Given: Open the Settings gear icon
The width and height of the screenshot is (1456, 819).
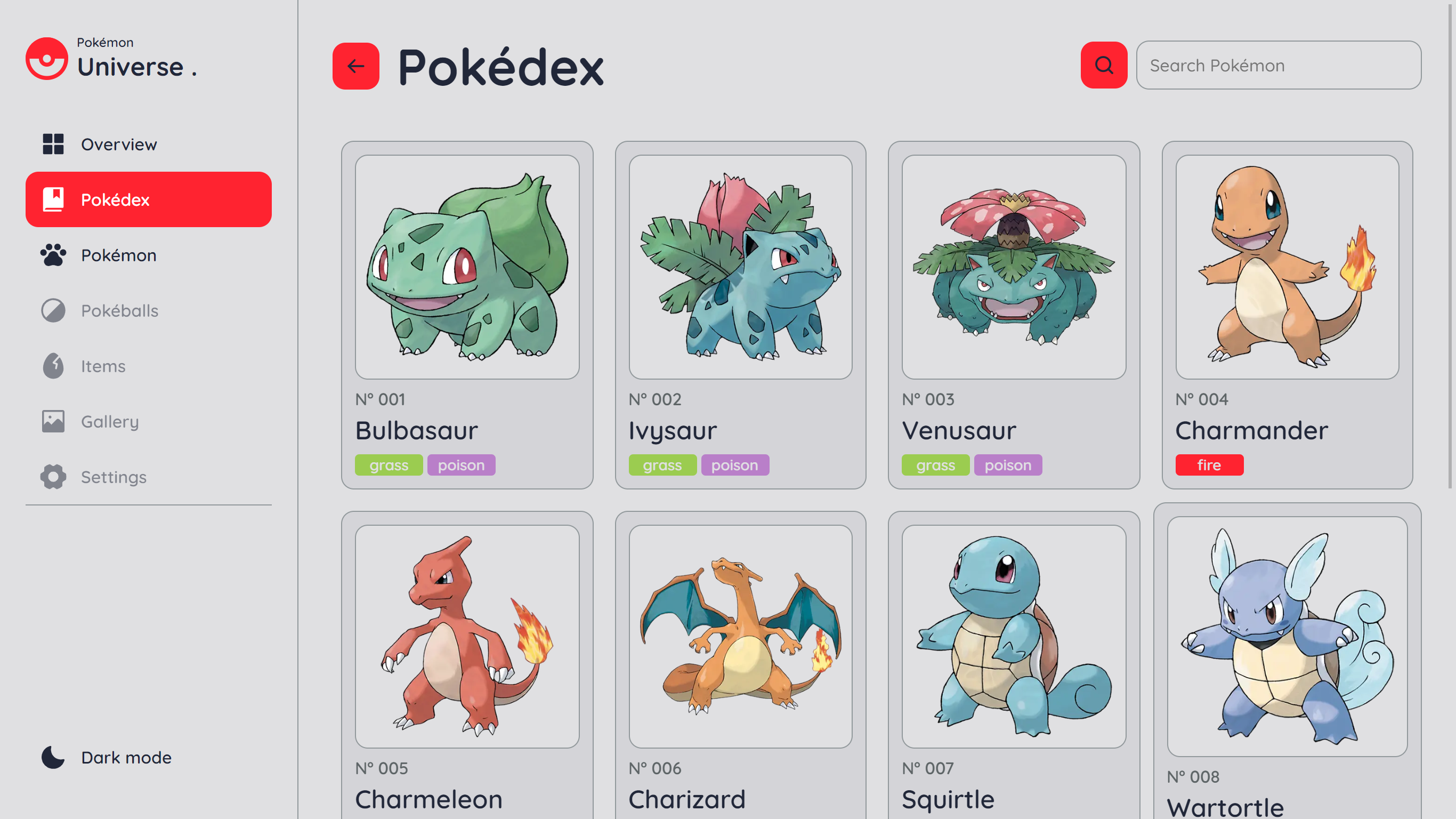Looking at the screenshot, I should tap(52, 477).
